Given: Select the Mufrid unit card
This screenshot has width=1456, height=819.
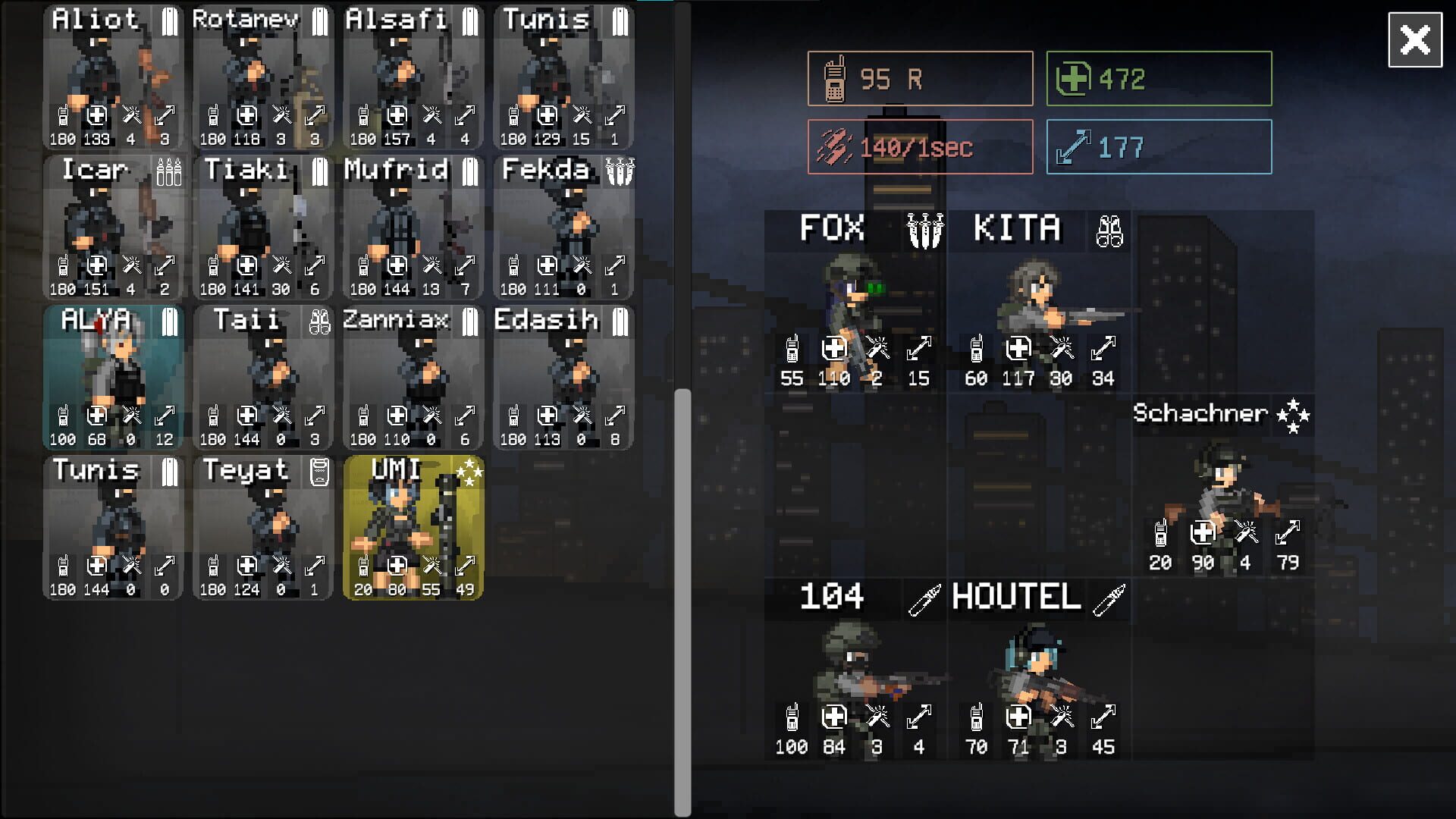Looking at the screenshot, I should point(413,227).
